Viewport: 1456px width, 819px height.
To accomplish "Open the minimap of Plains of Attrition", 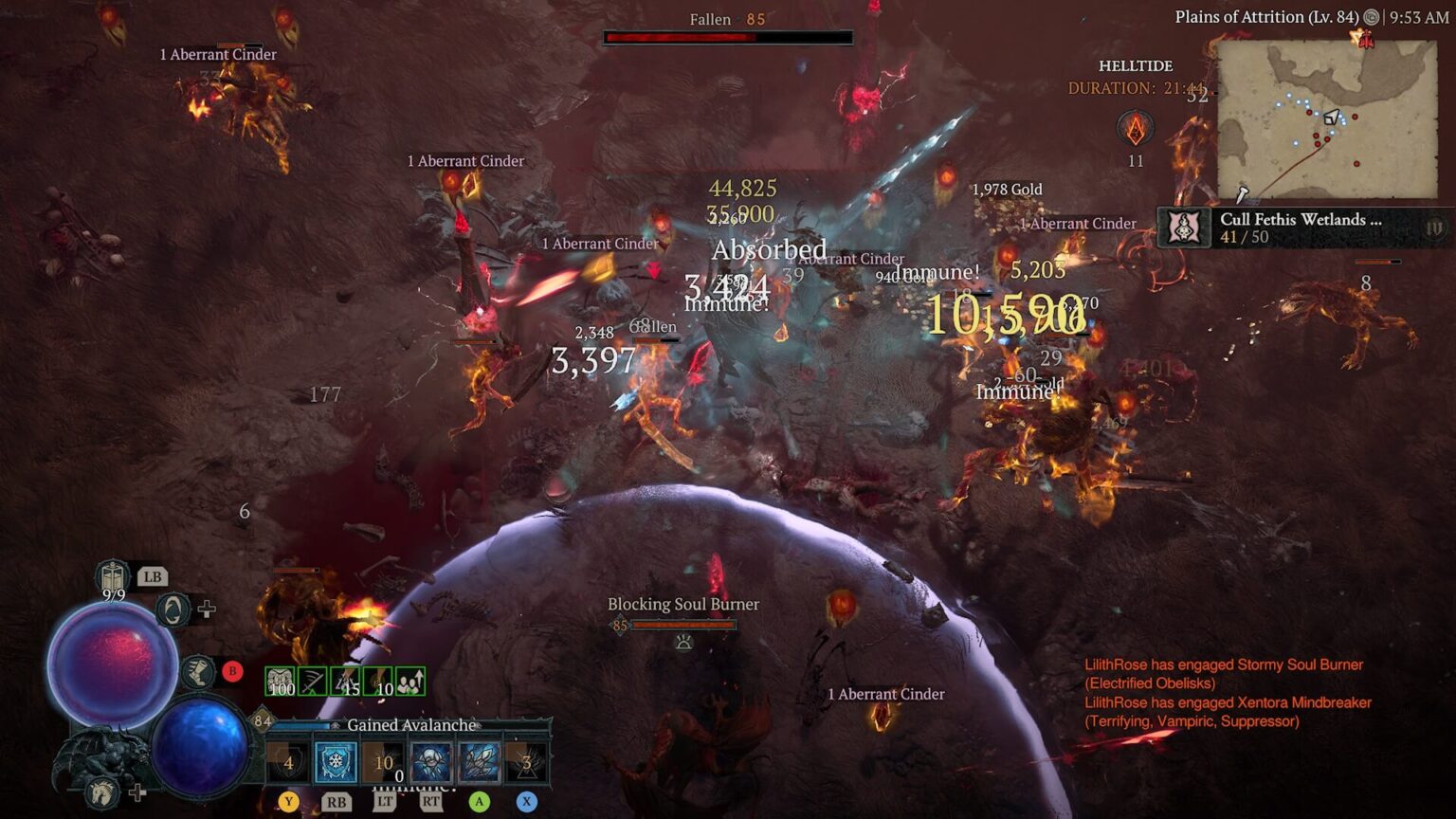I will click(x=1326, y=118).
